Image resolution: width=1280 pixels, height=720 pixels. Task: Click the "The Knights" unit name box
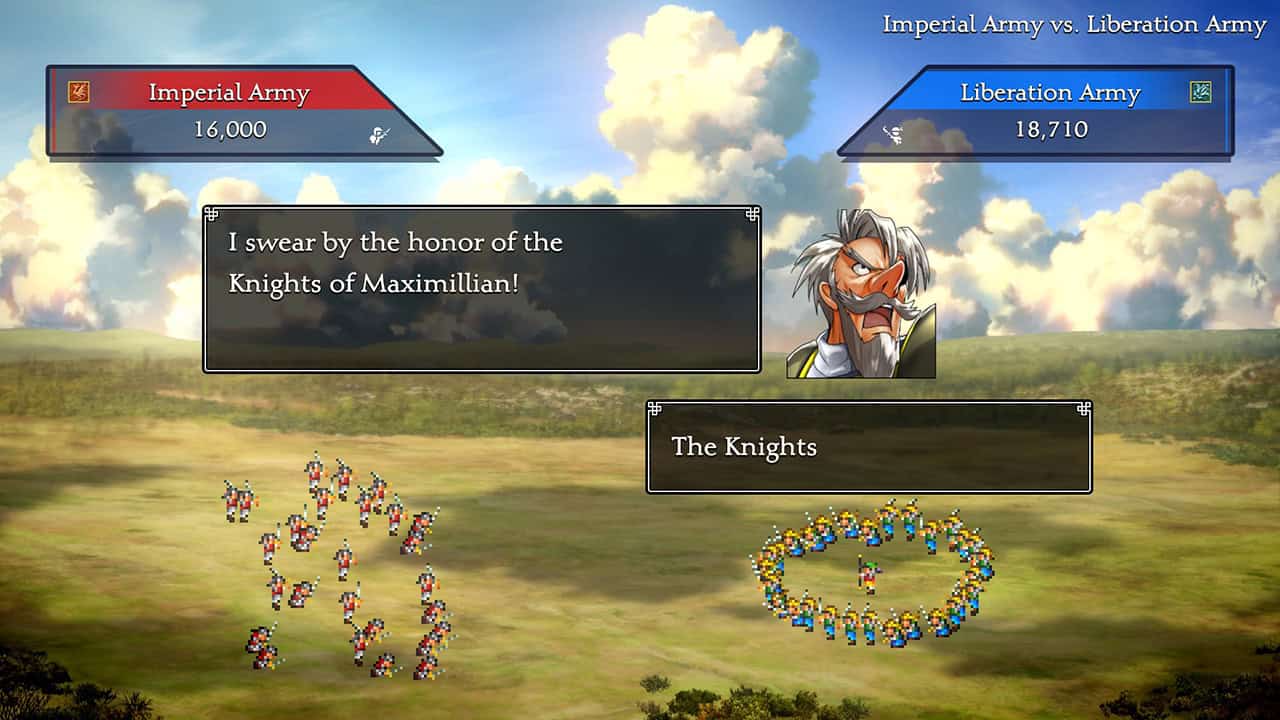pos(868,447)
